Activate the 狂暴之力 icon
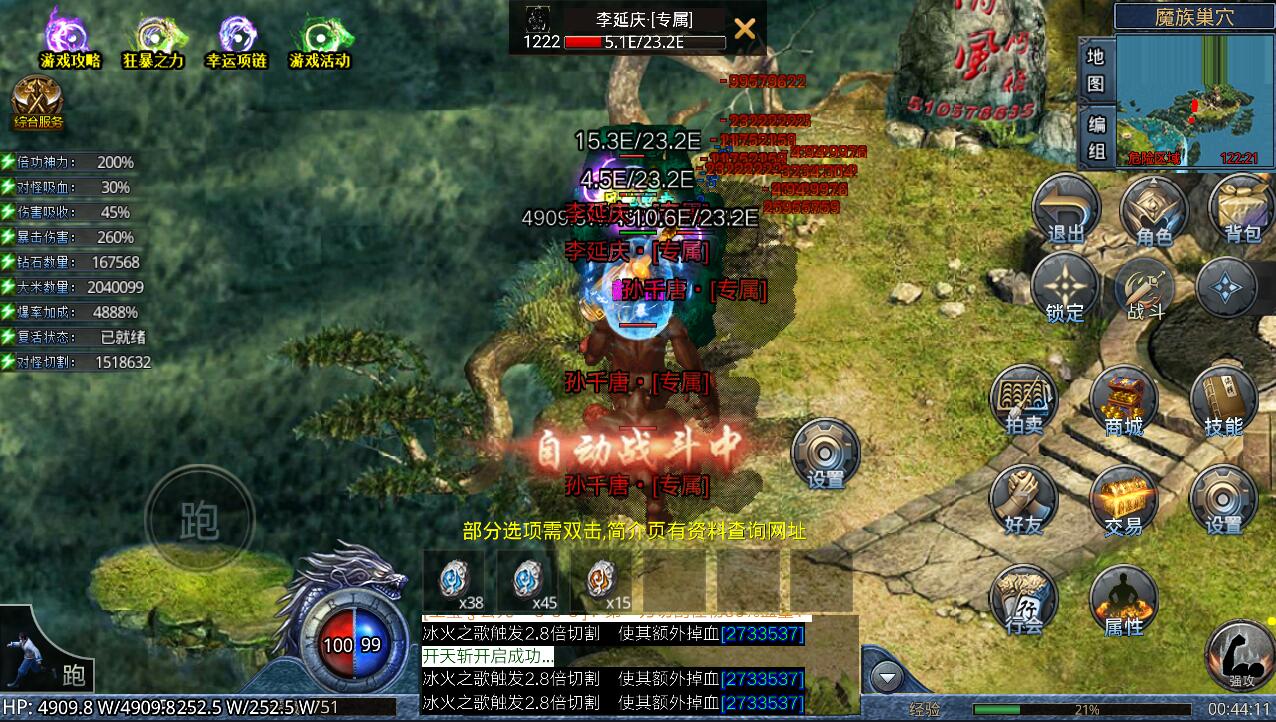 (x=153, y=38)
